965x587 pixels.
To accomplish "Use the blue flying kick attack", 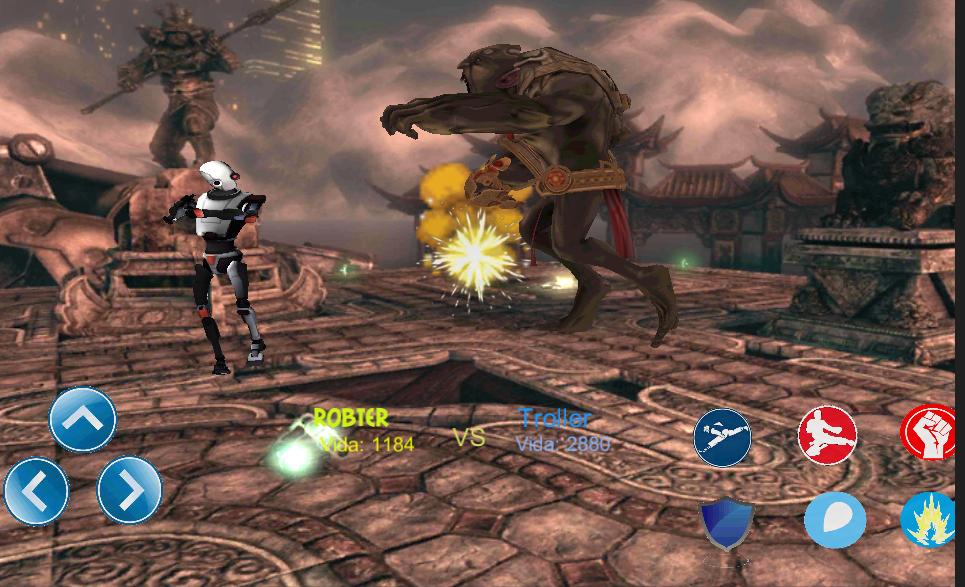I will tap(722, 438).
